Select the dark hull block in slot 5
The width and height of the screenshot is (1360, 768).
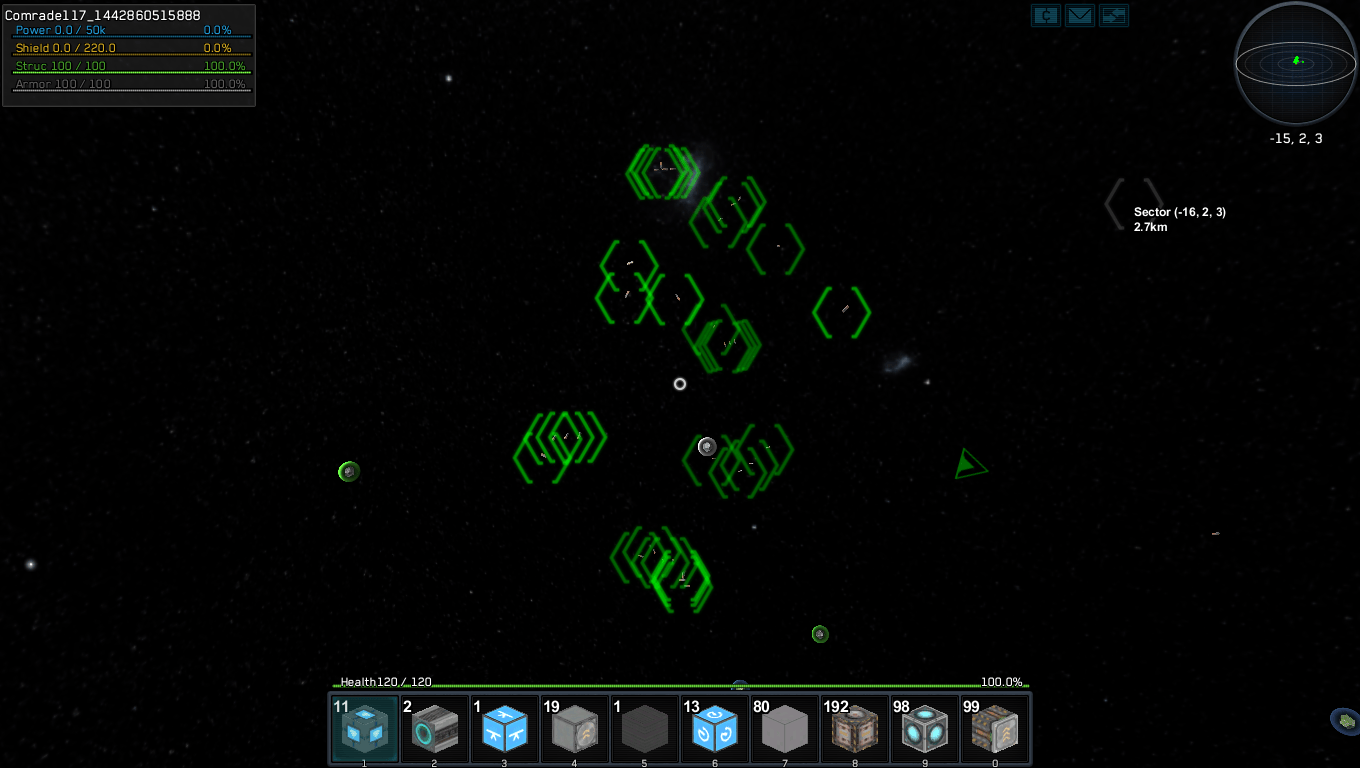click(645, 729)
